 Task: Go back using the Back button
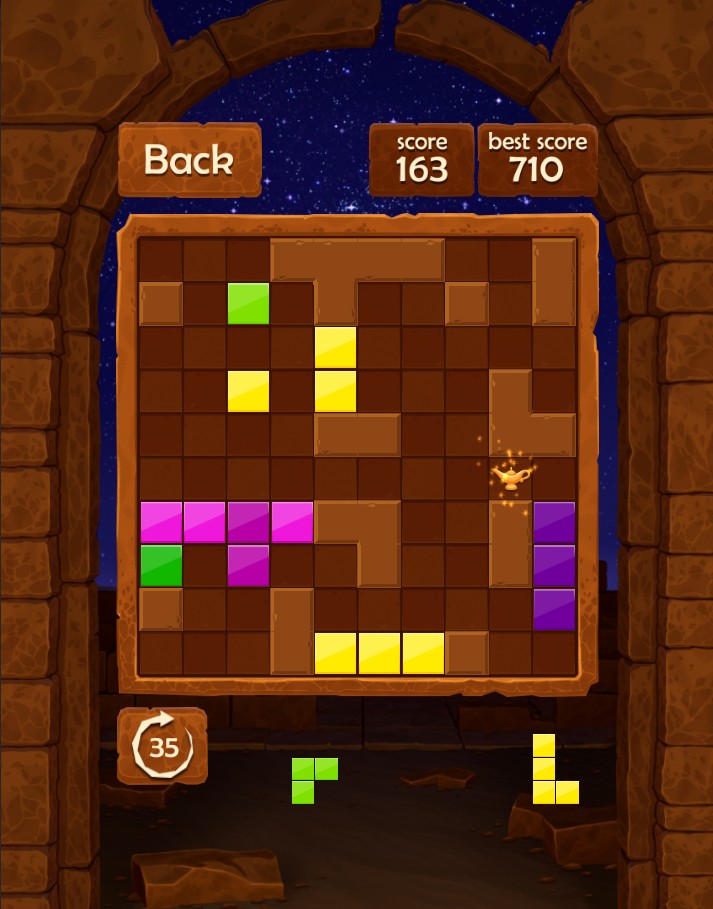[189, 160]
